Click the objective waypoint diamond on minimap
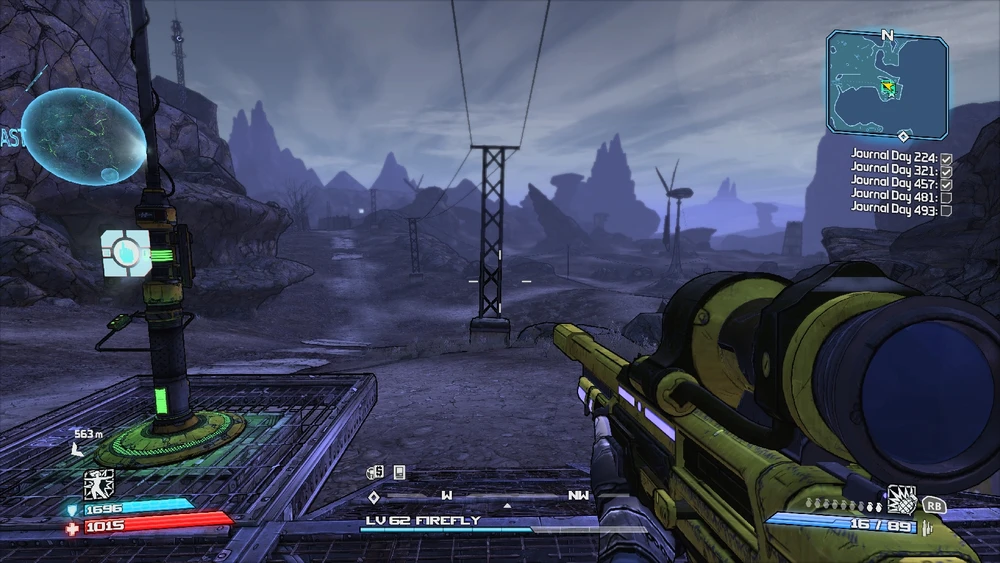This screenshot has height=563, width=1000. (903, 135)
